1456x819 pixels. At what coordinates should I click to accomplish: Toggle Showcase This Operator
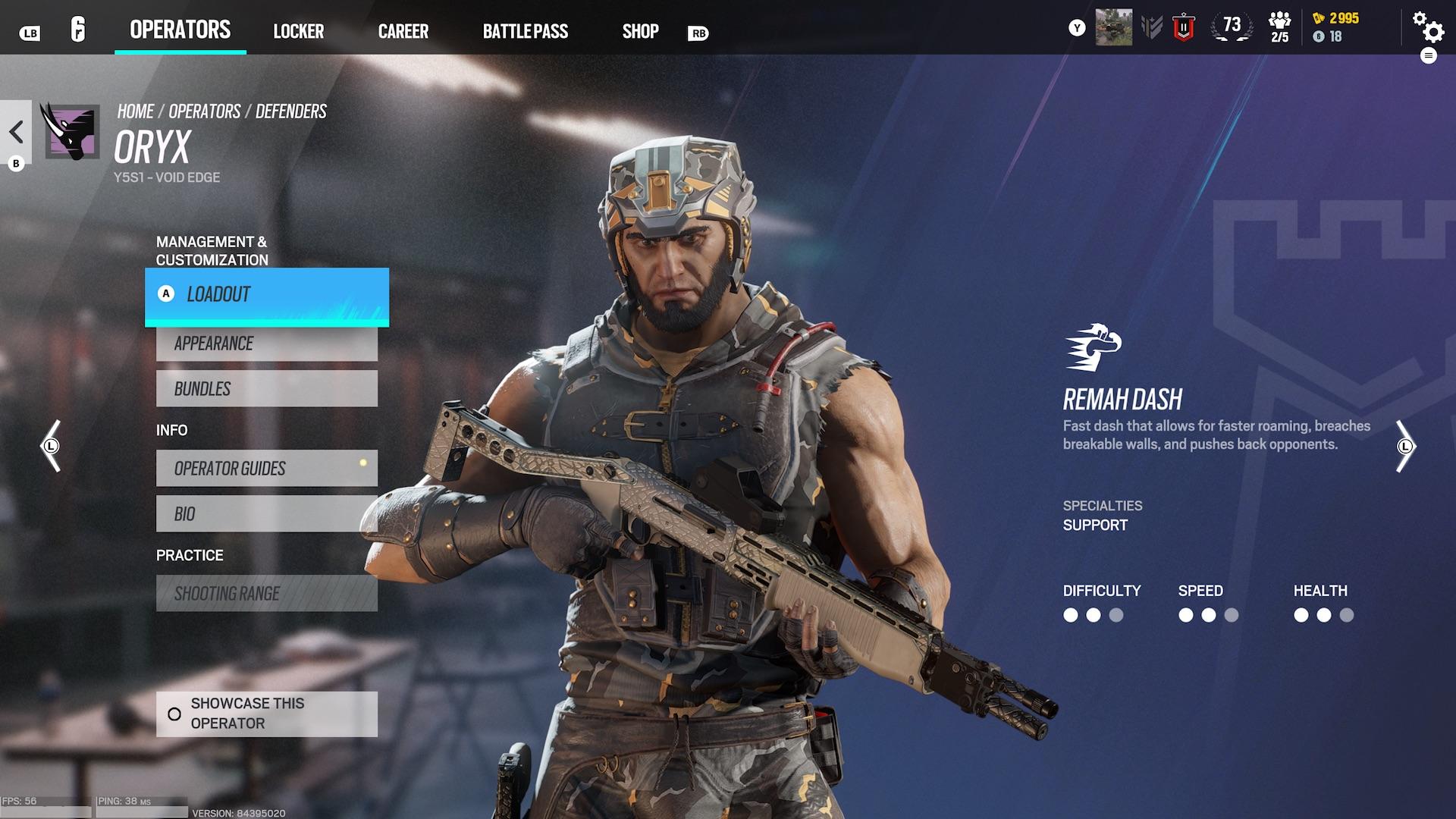pyautogui.click(x=267, y=714)
